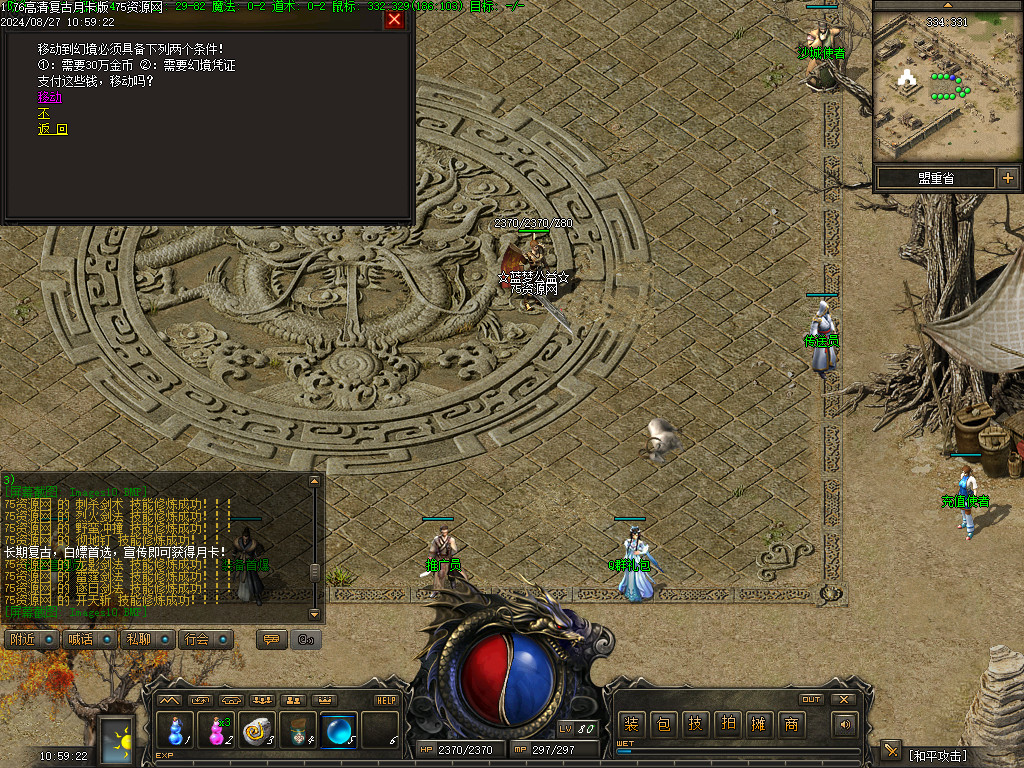This screenshot has width=1024, height=768.
Task: Use the blue potion in hotbar slot 1
Action: (x=175, y=731)
